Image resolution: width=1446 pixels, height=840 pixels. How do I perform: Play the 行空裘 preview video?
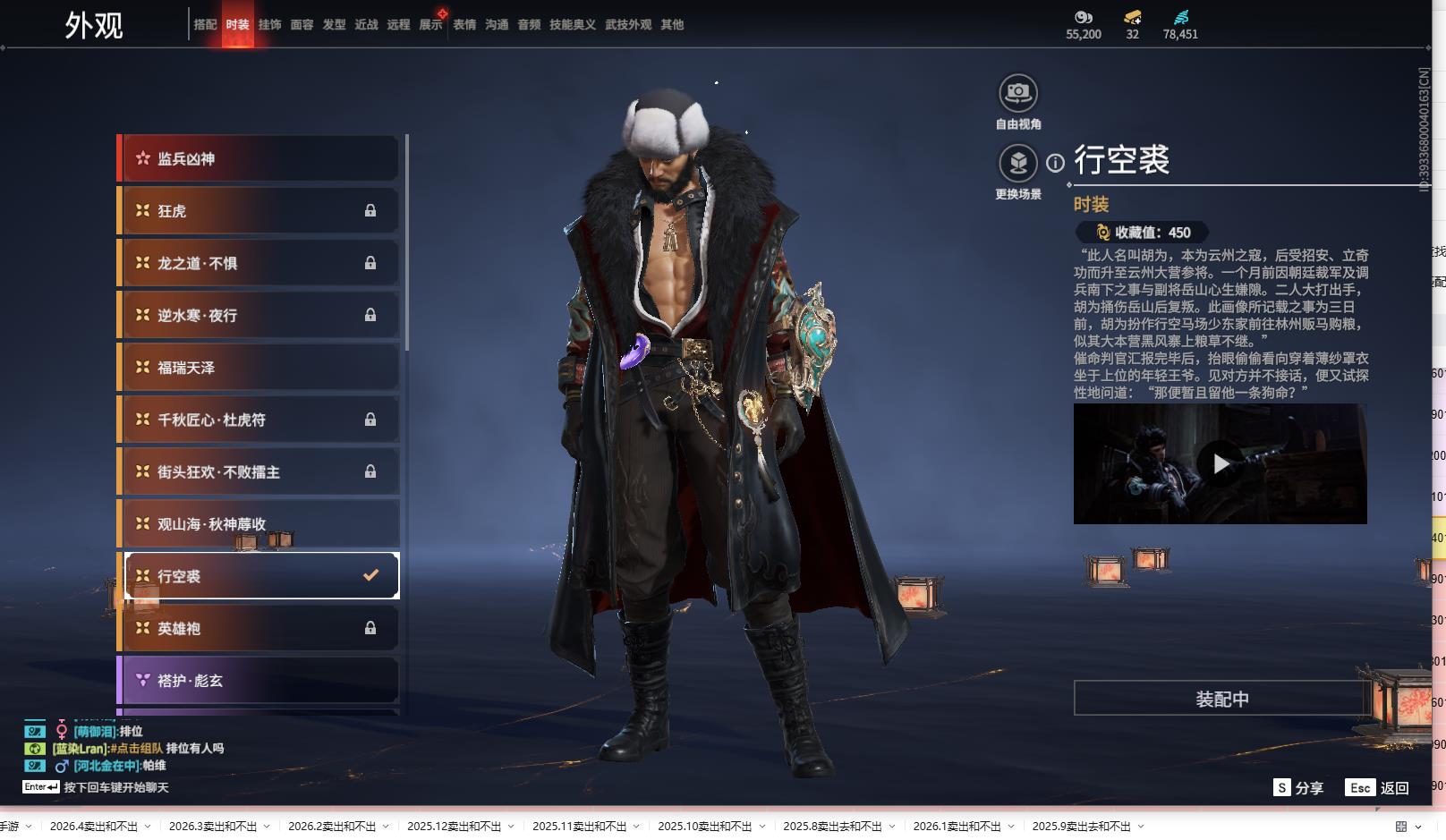(x=1221, y=463)
